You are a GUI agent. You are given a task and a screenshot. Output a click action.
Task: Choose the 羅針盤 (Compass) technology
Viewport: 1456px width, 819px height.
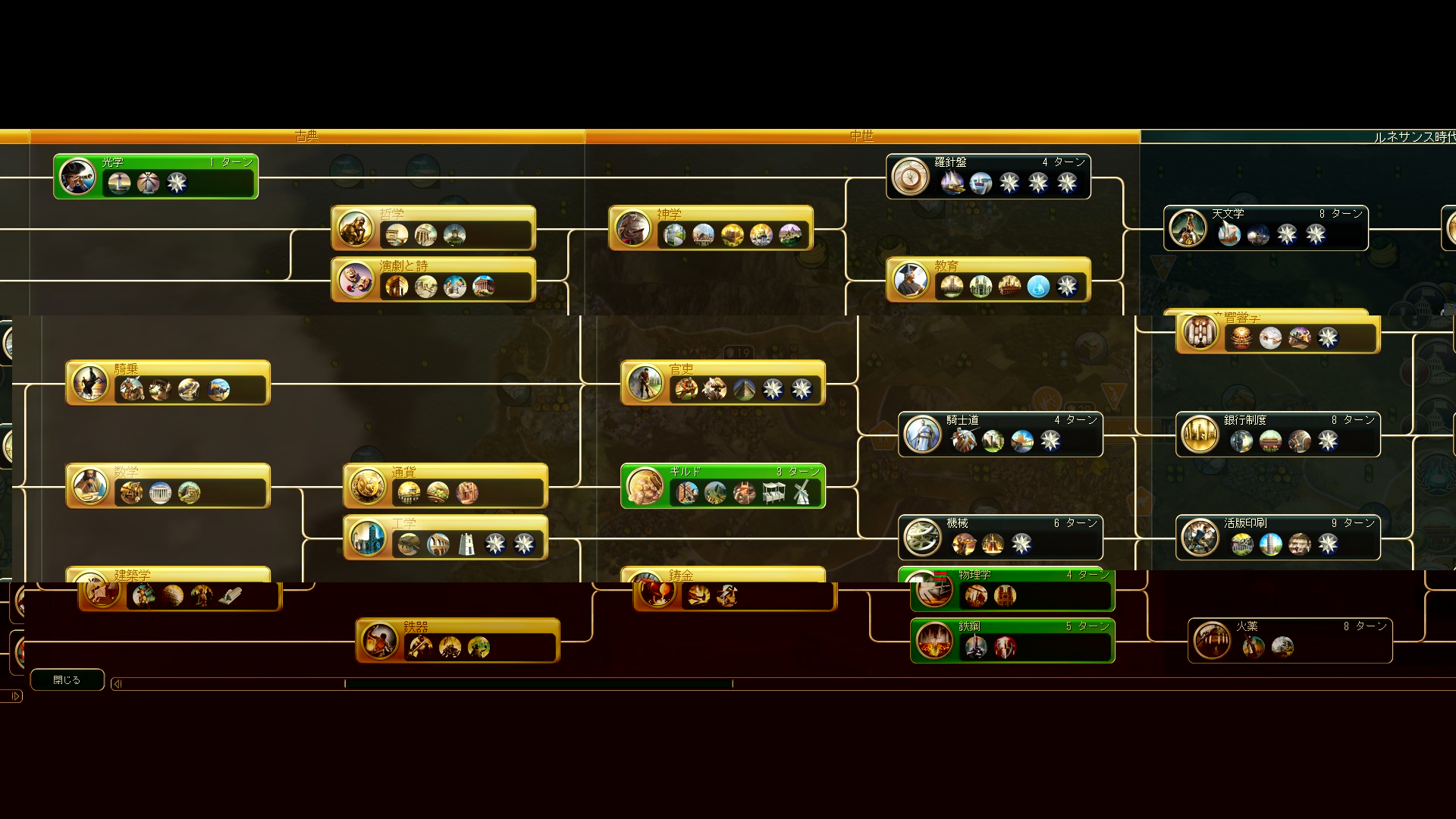pyautogui.click(x=988, y=177)
